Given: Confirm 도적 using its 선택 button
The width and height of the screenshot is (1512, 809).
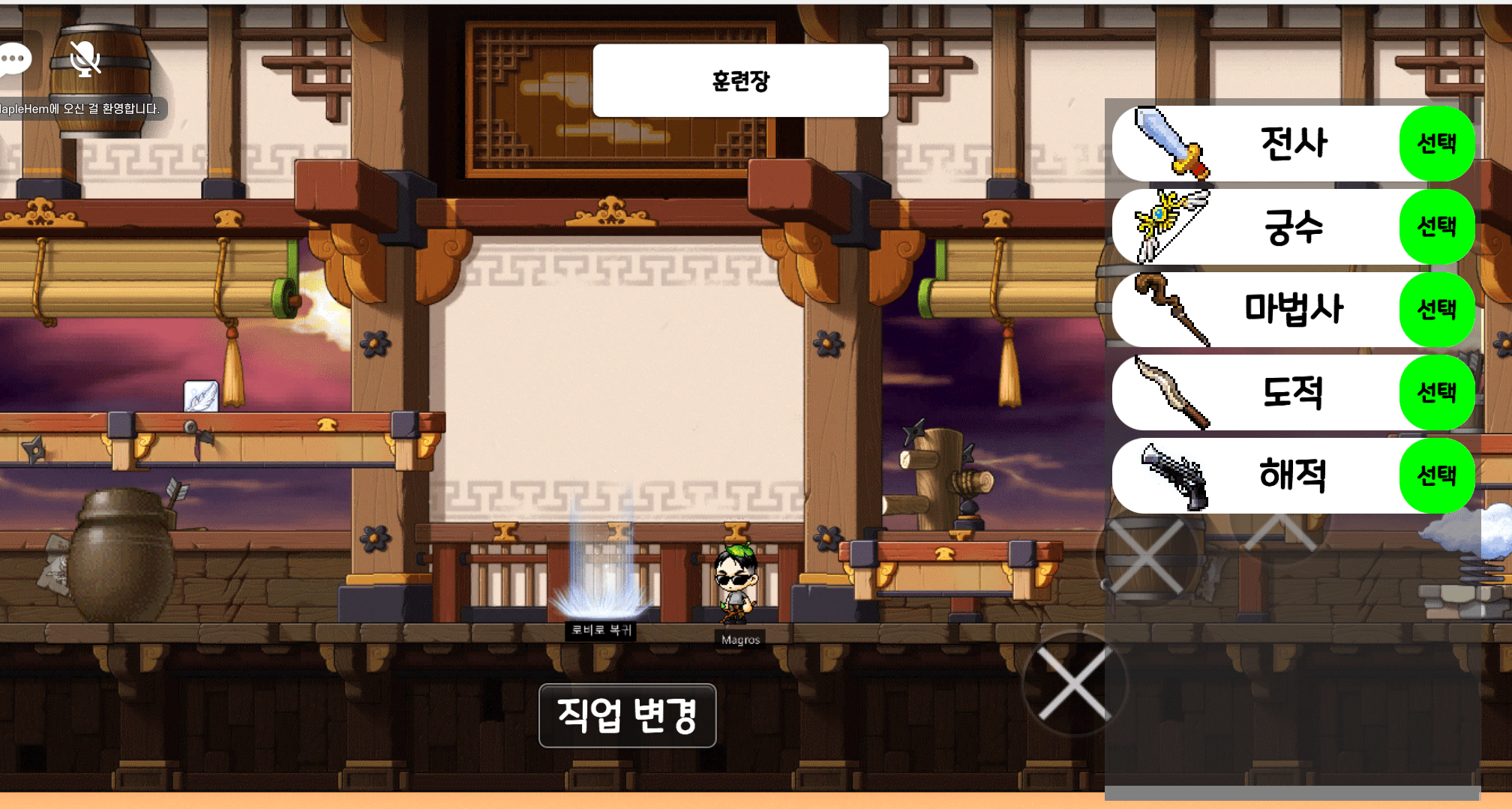Looking at the screenshot, I should tap(1436, 392).
